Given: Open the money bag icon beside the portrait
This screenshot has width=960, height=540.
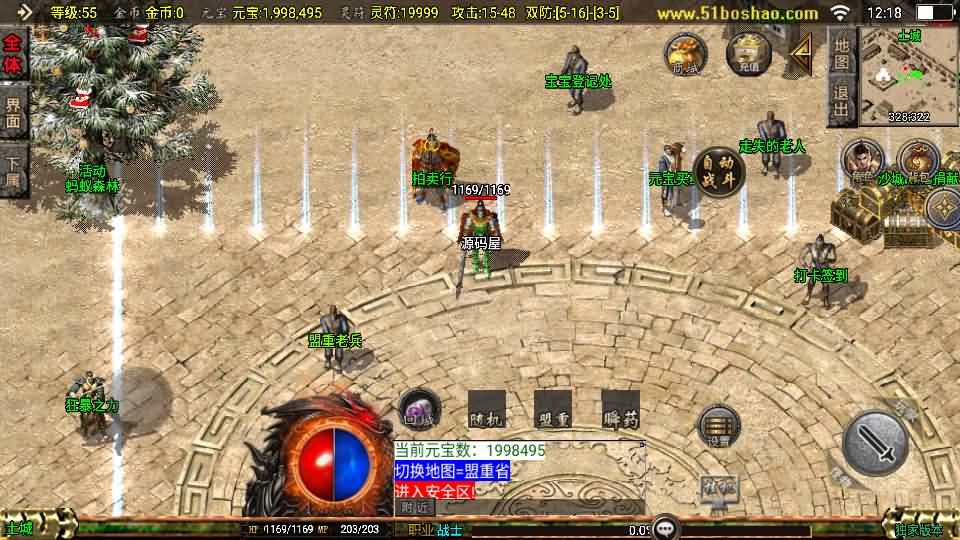Looking at the screenshot, I should click(917, 160).
